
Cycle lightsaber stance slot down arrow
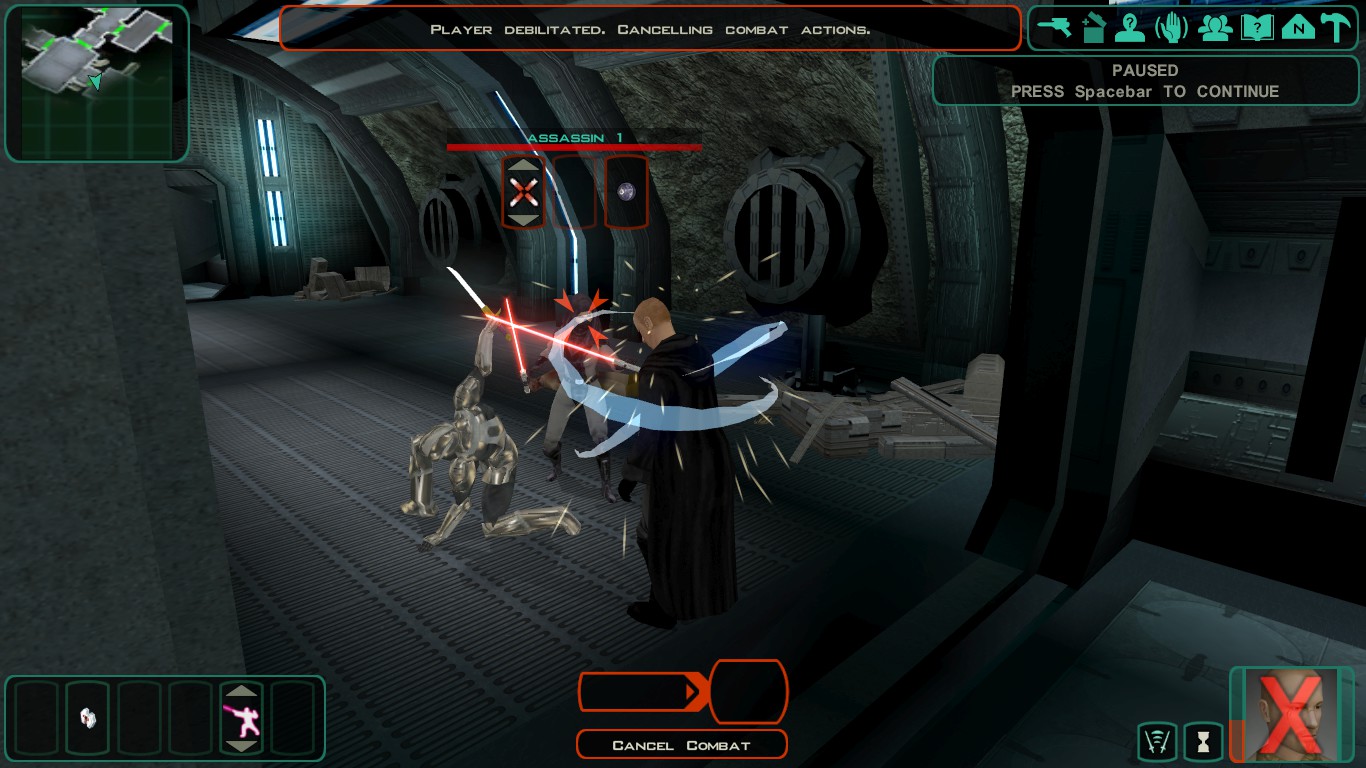(x=242, y=746)
